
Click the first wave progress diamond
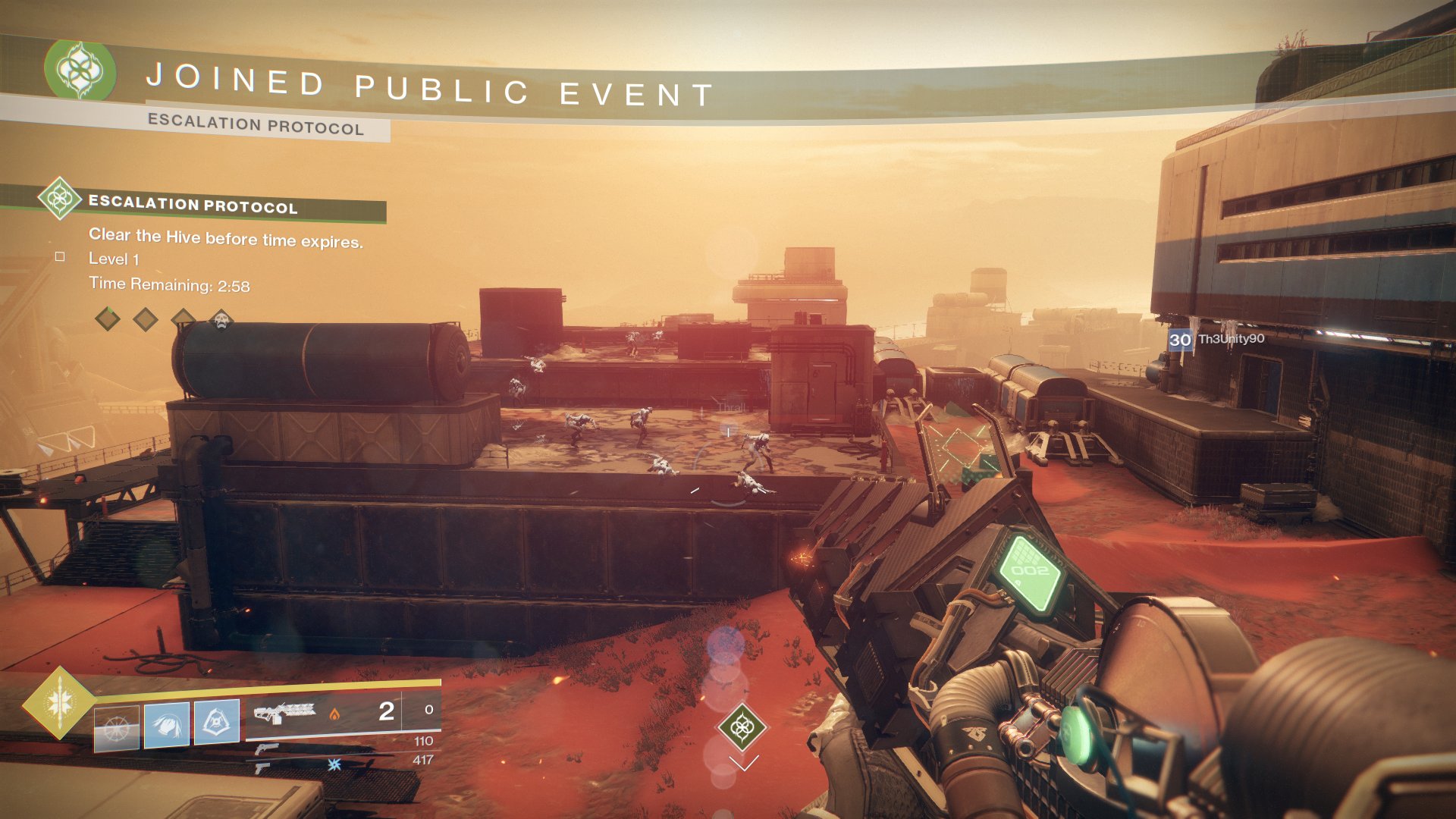click(107, 319)
